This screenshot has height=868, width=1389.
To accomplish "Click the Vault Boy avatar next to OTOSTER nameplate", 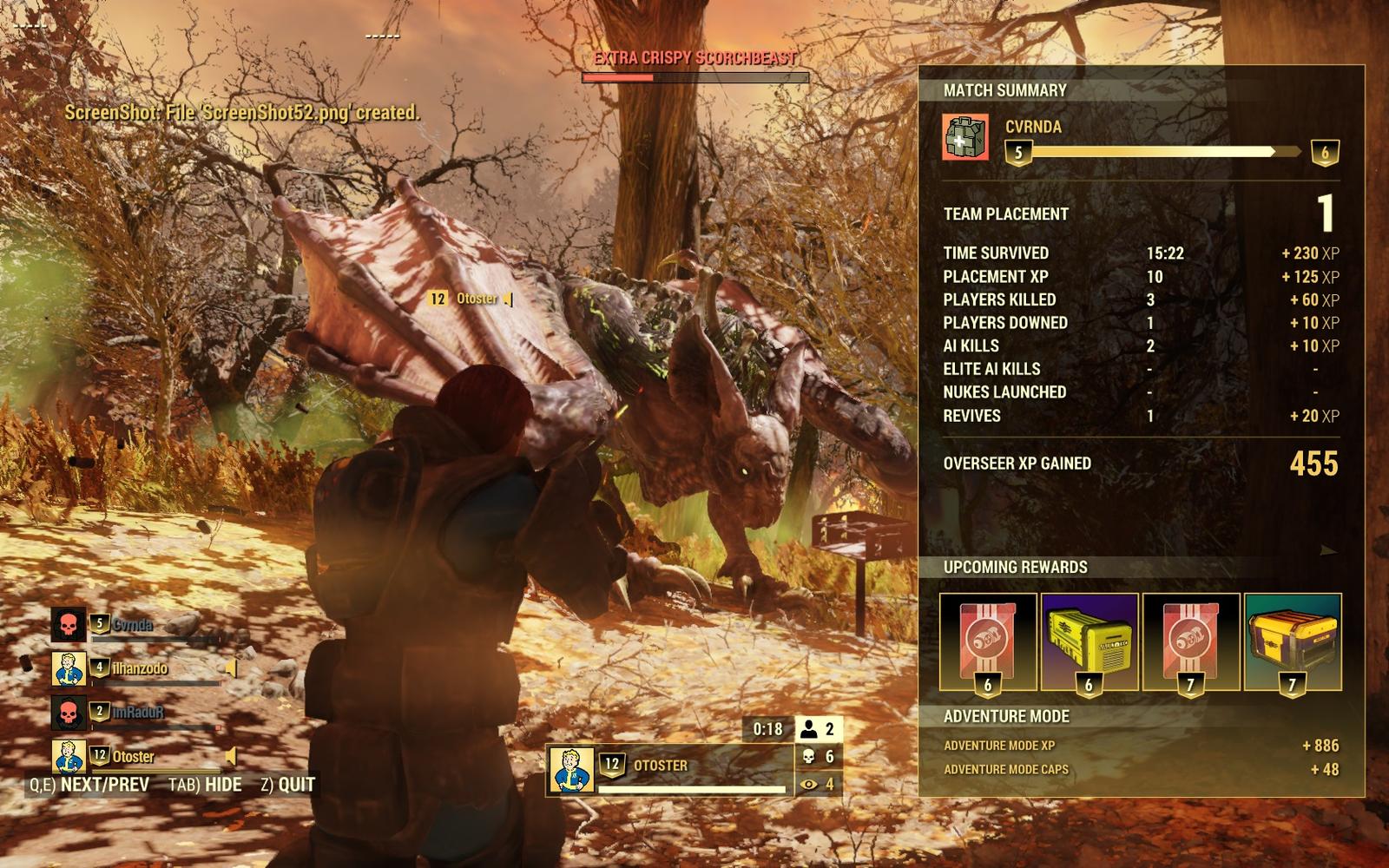I will (x=572, y=769).
